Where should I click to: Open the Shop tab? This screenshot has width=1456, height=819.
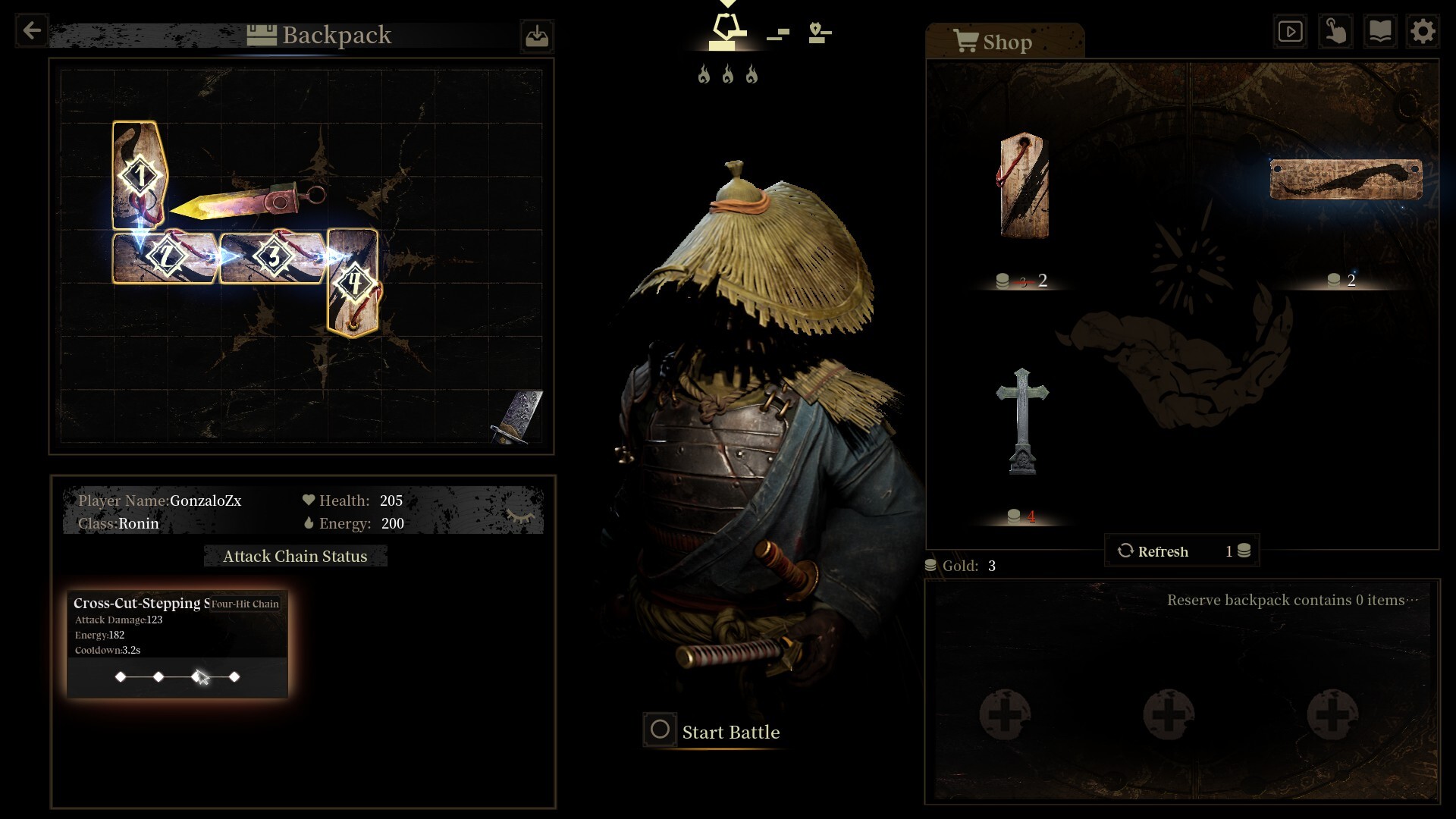(x=1004, y=42)
